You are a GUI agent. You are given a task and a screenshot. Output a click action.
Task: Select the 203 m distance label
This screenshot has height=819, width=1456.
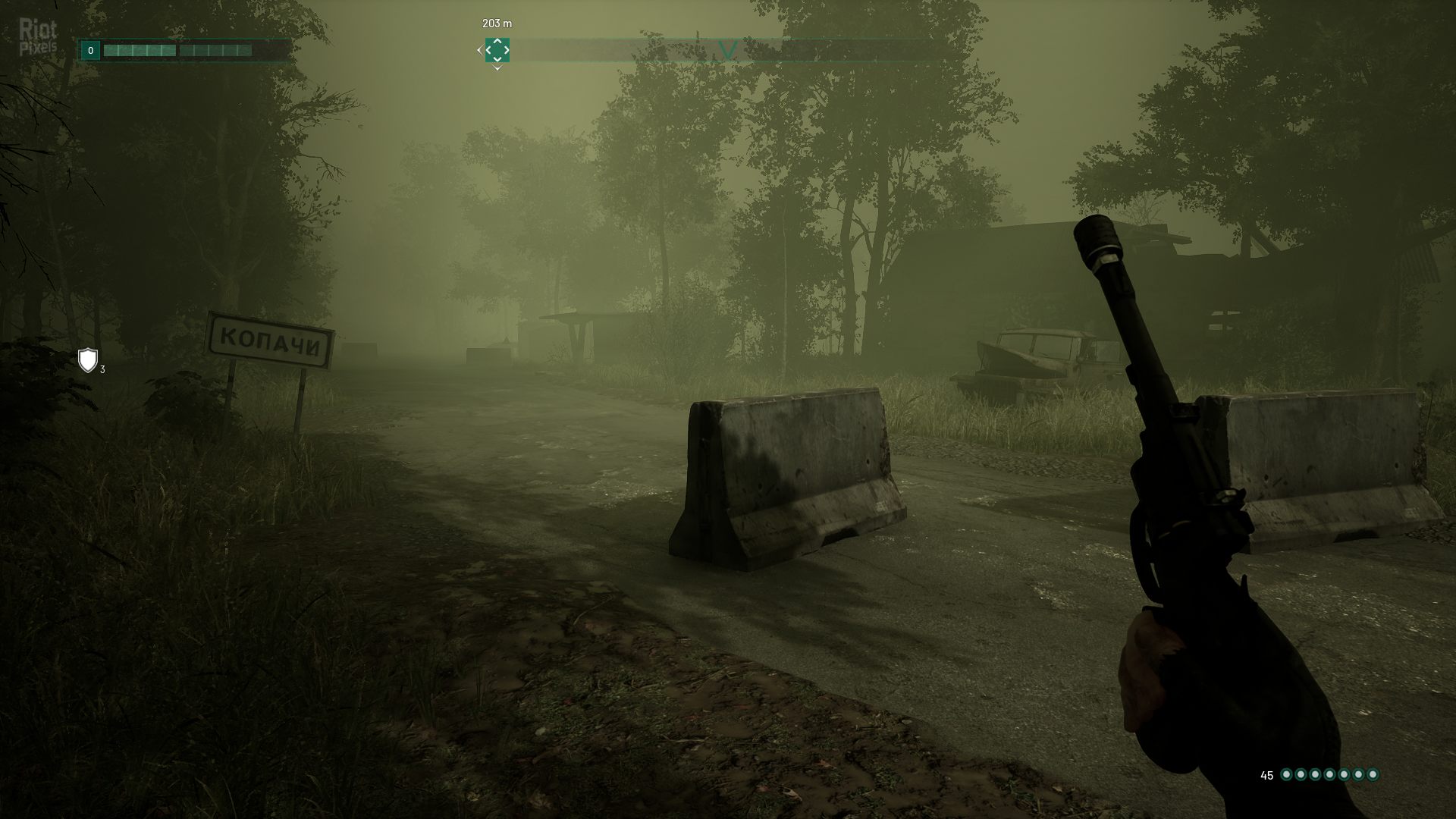pyautogui.click(x=497, y=24)
